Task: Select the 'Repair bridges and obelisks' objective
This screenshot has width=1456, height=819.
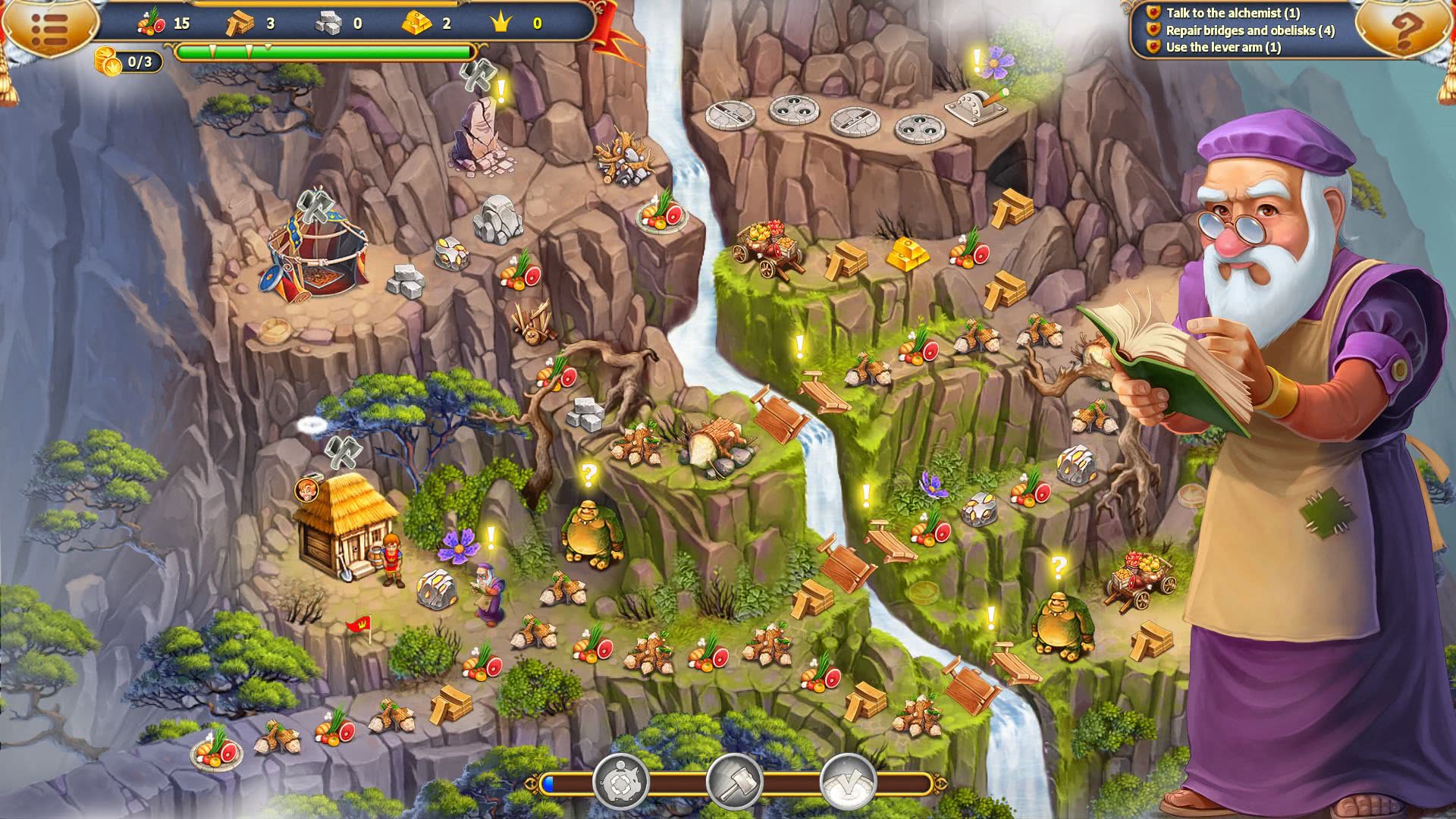Action: [1249, 30]
